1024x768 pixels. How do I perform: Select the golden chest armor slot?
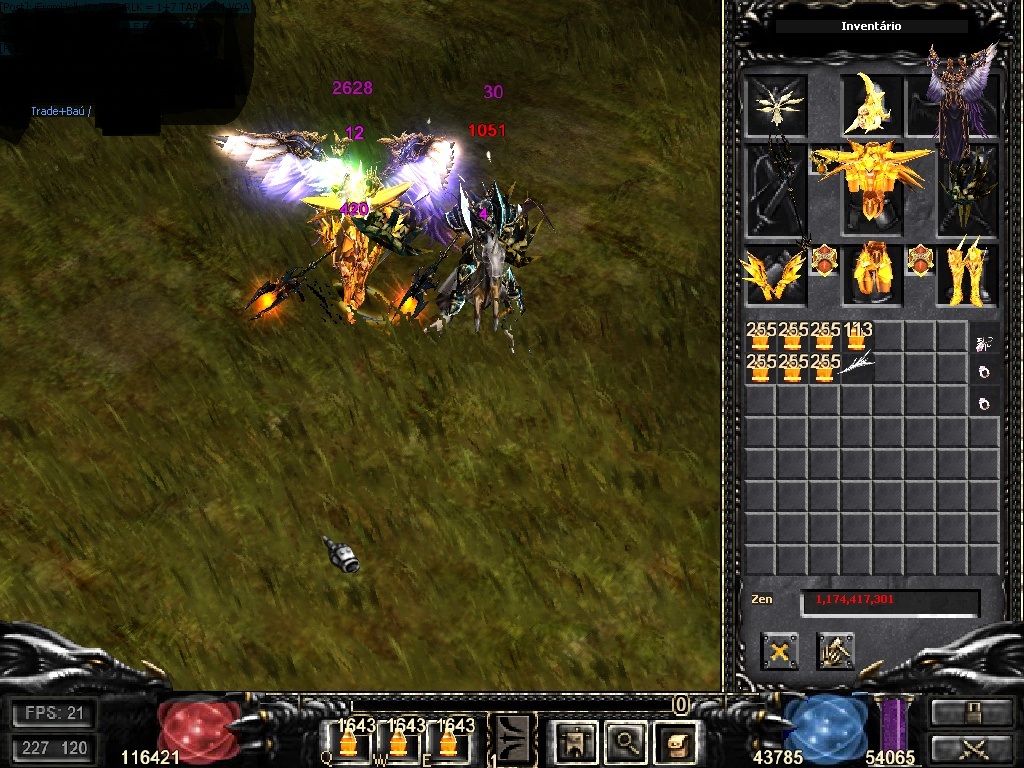point(871,185)
